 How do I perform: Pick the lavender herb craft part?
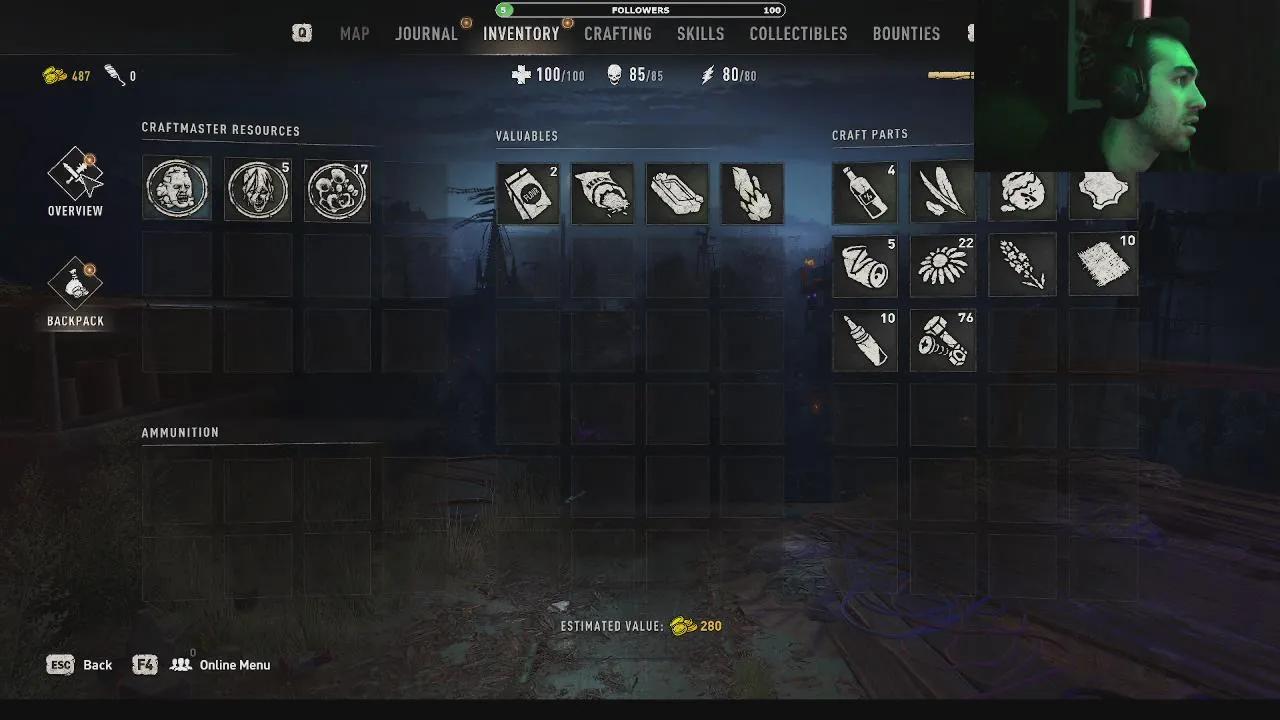point(1022,265)
